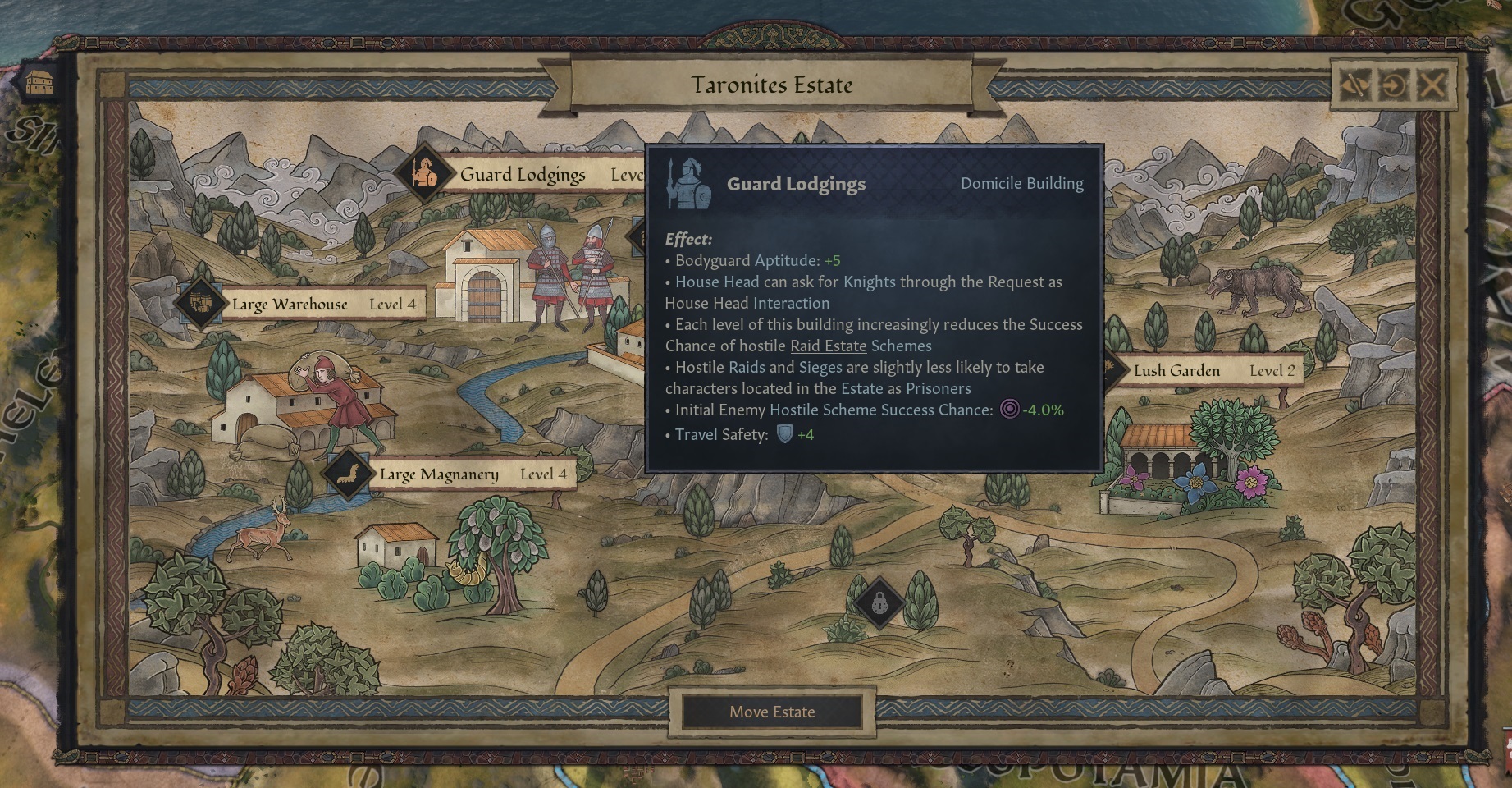Toggle the crossed-out eye hide button
Screen dimensions: 1512x788
pyautogui.click(x=1356, y=85)
